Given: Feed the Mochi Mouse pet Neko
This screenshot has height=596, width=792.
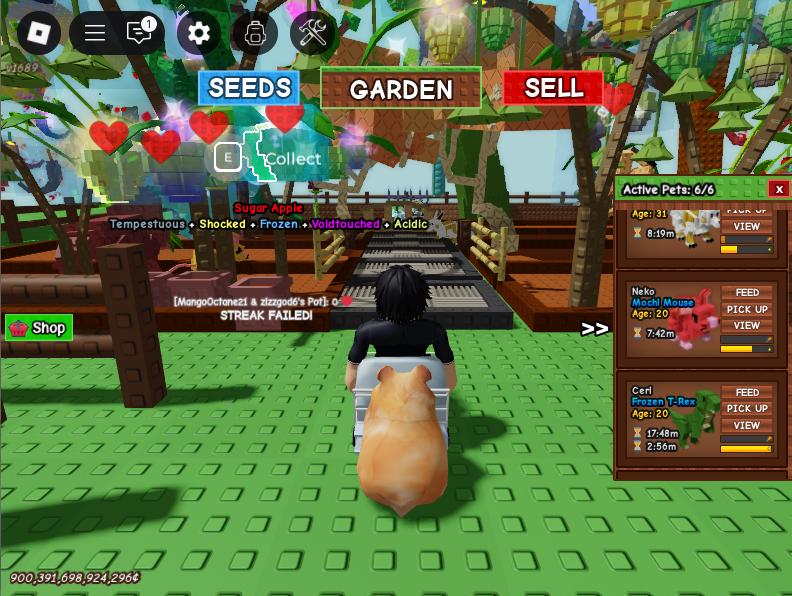Looking at the screenshot, I should tap(747, 293).
